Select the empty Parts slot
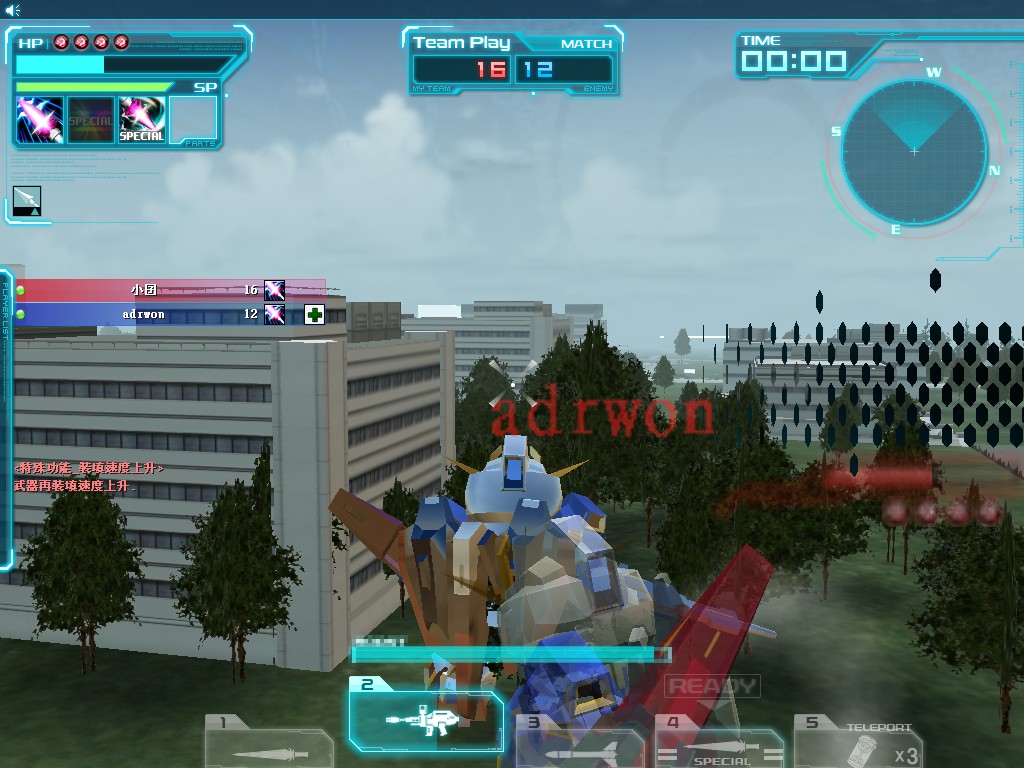1024x768 pixels. [193, 120]
